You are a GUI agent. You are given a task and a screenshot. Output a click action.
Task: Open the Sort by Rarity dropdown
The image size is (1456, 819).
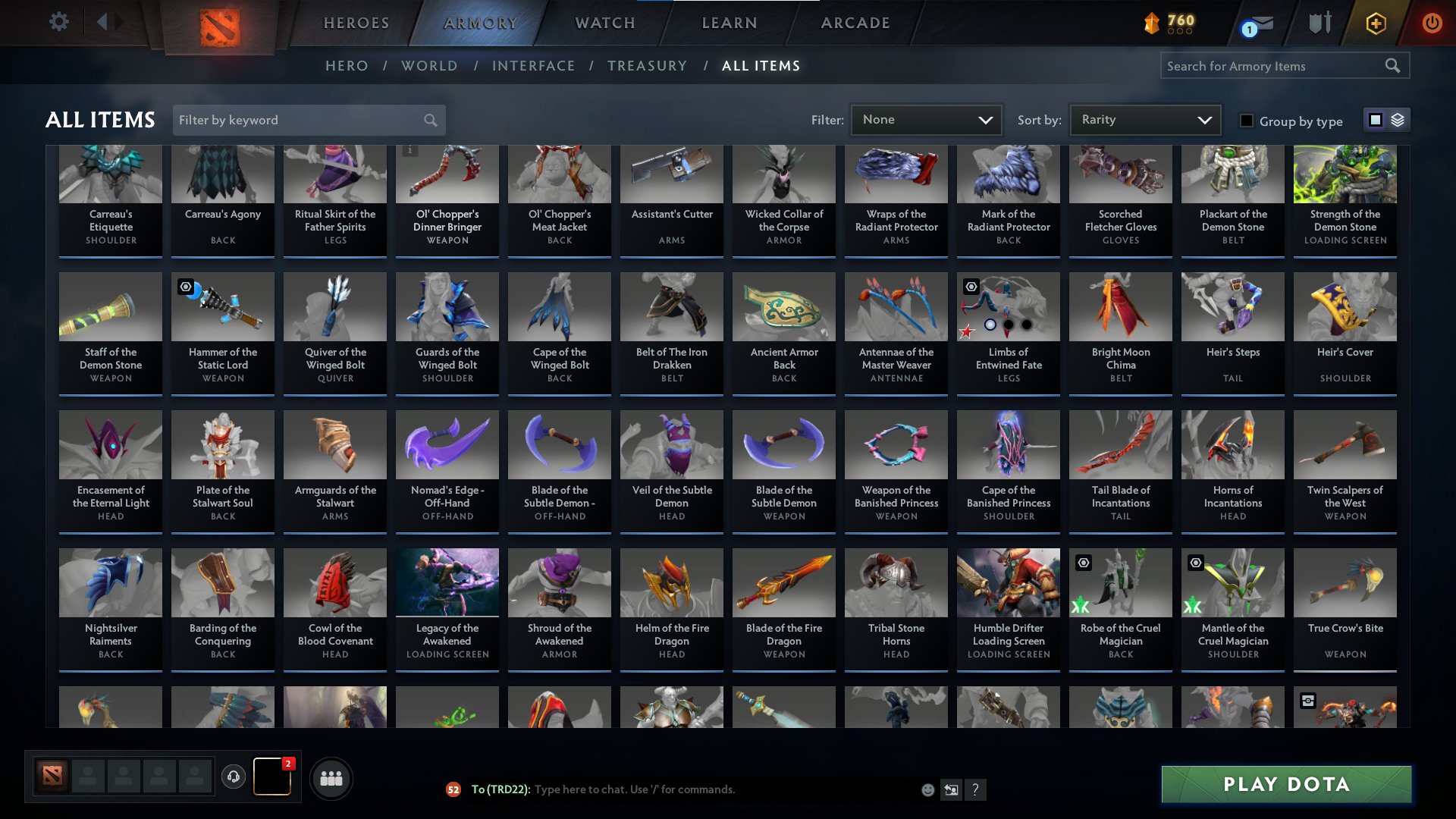(x=1144, y=119)
